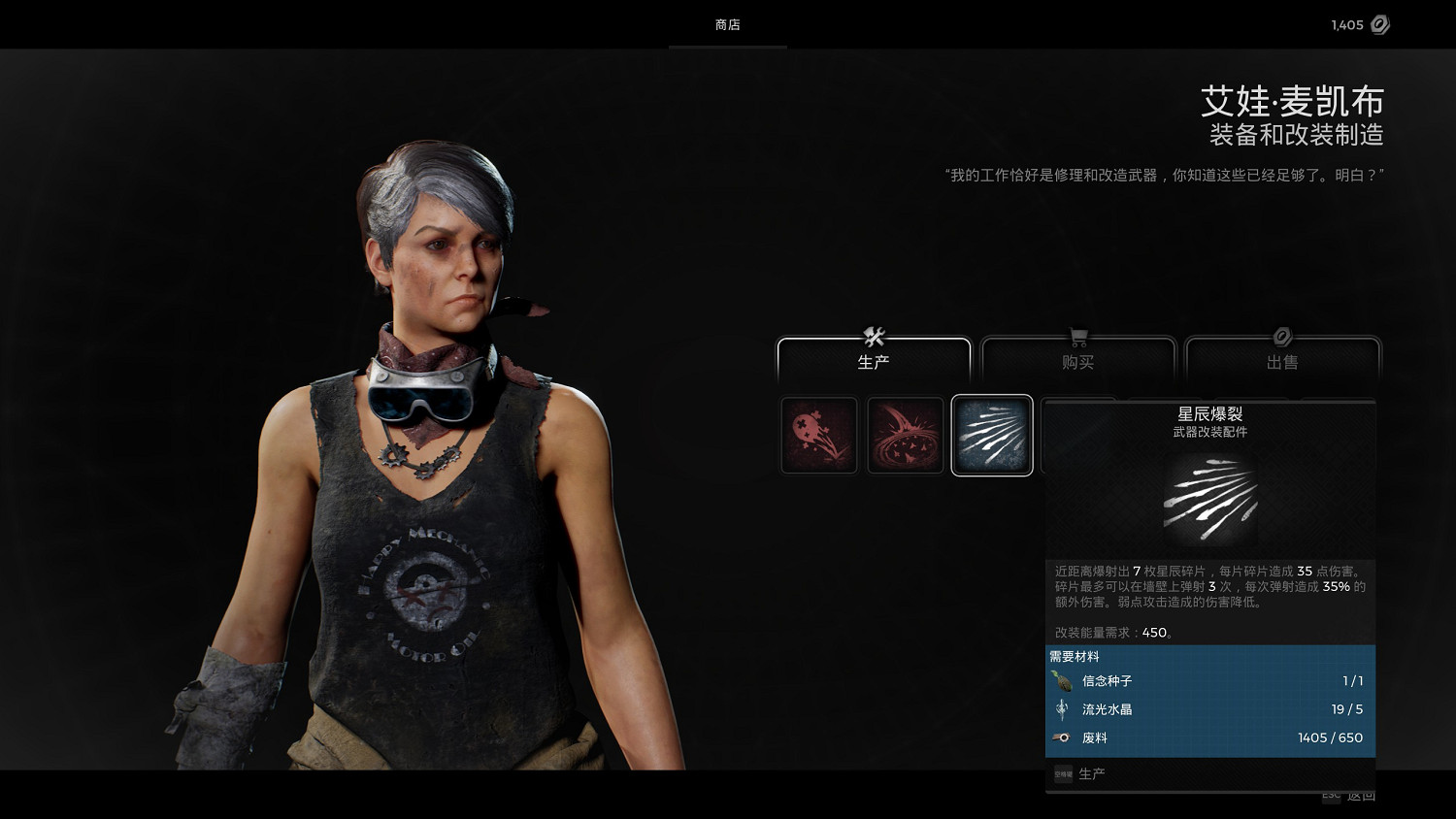The height and width of the screenshot is (819, 1456).
Task: Switch to the 生产 crafting tab
Action: (874, 361)
